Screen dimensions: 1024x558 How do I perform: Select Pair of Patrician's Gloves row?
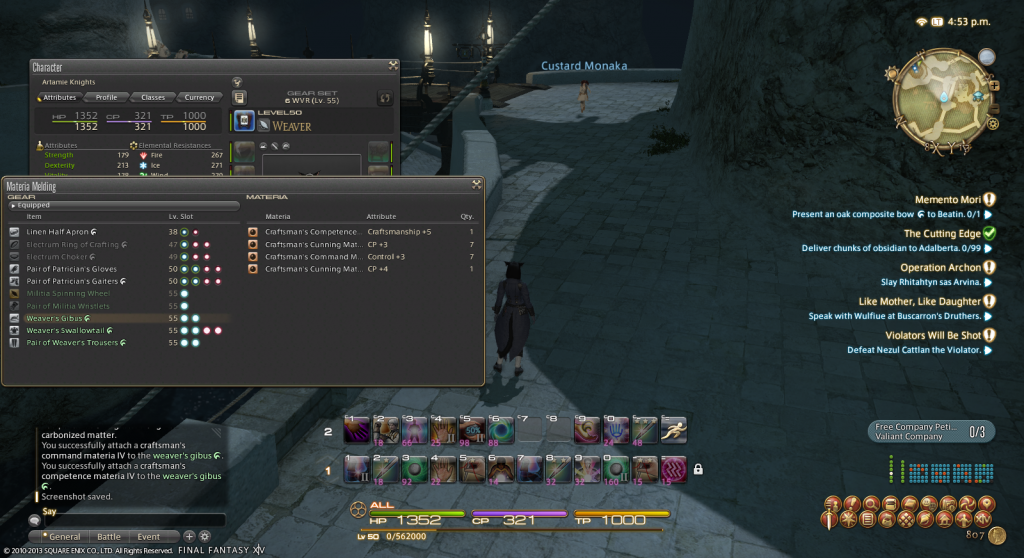[70, 268]
